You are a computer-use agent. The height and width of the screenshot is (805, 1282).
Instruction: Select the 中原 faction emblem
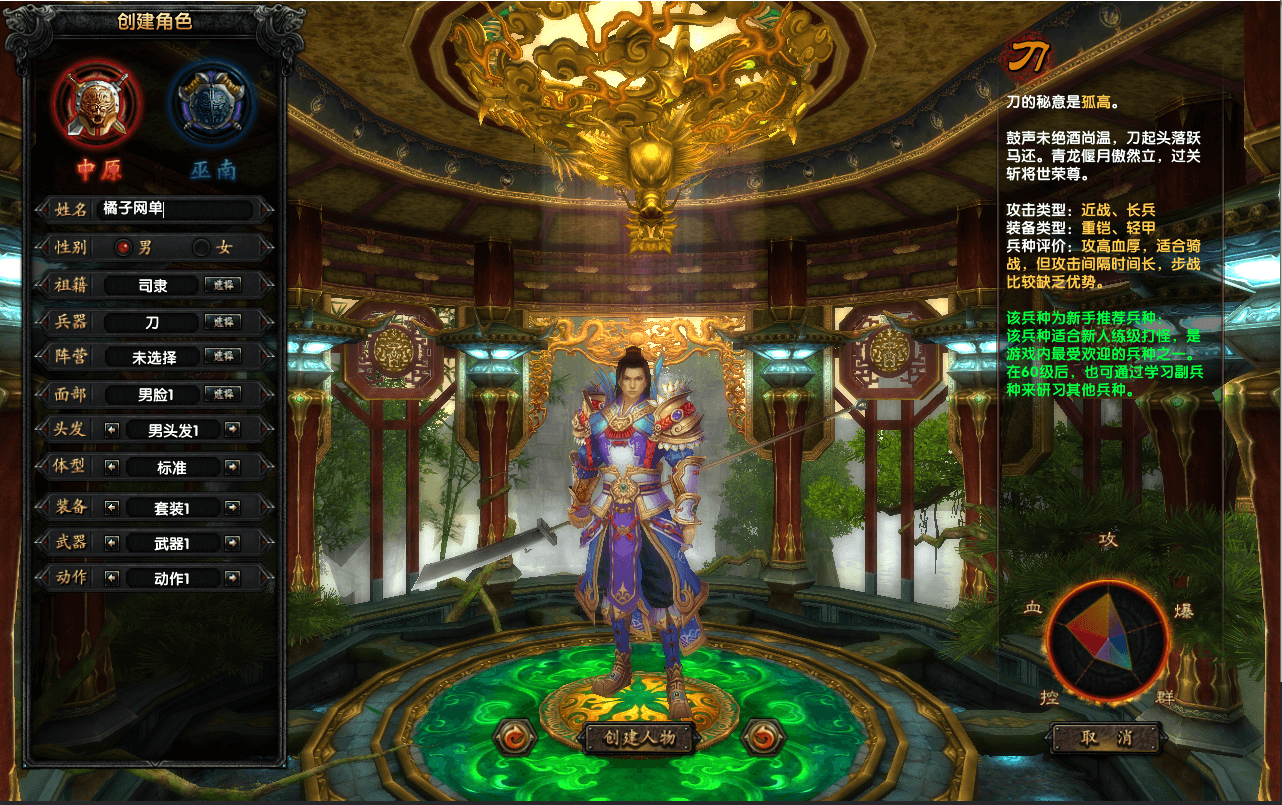tap(96, 105)
